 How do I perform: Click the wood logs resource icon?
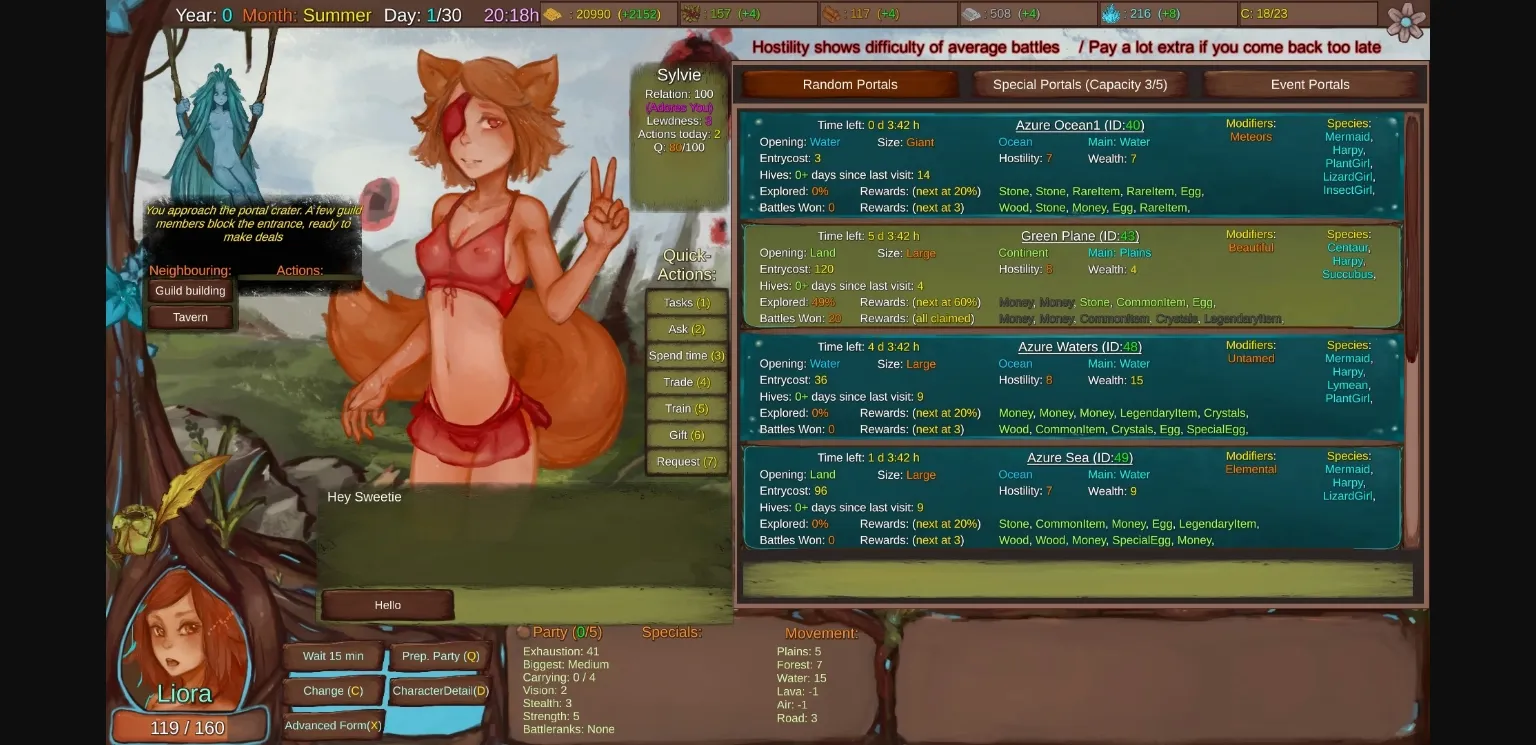833,14
